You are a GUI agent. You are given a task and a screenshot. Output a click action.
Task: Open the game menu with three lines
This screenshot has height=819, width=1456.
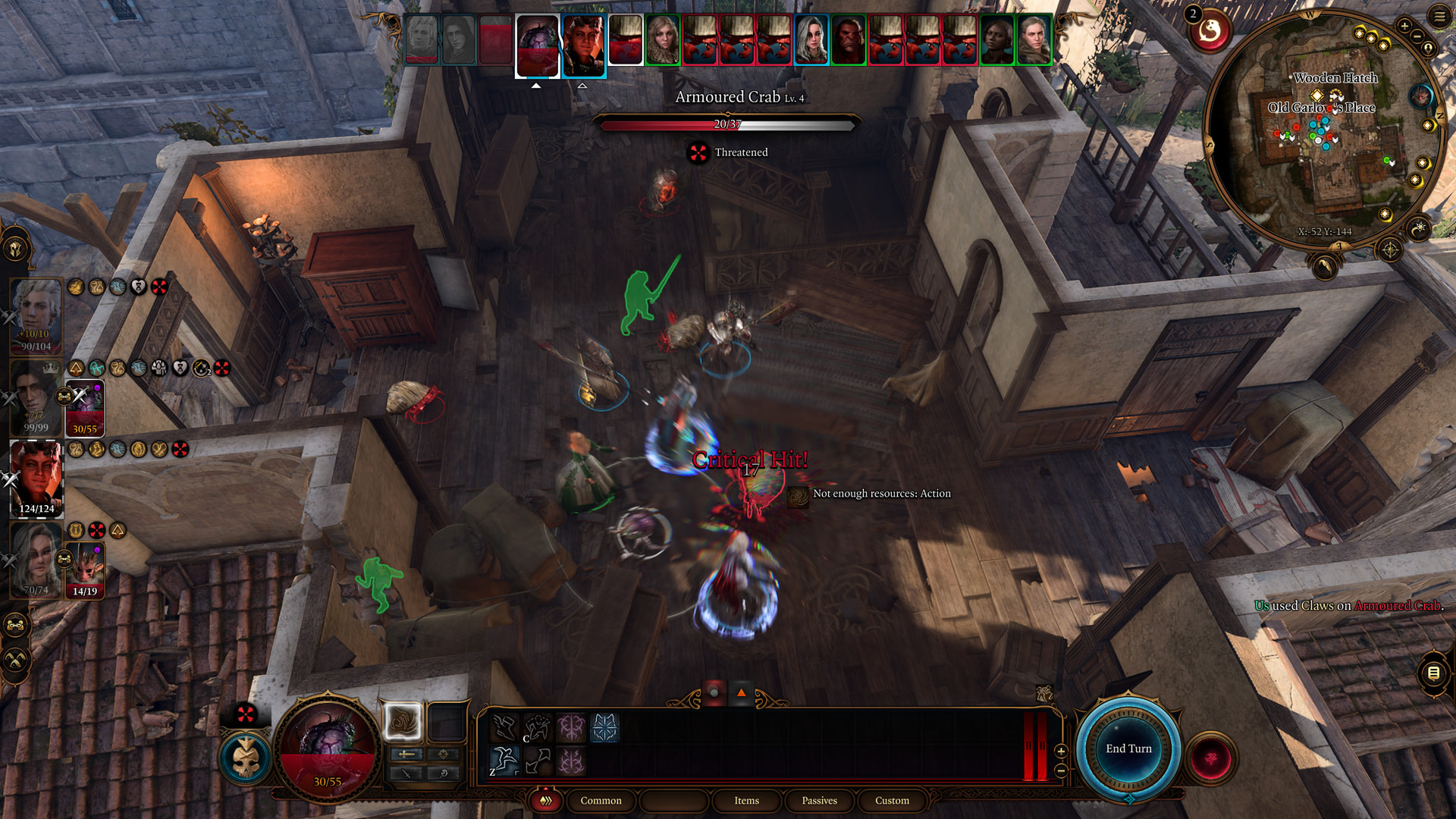click(1439, 16)
